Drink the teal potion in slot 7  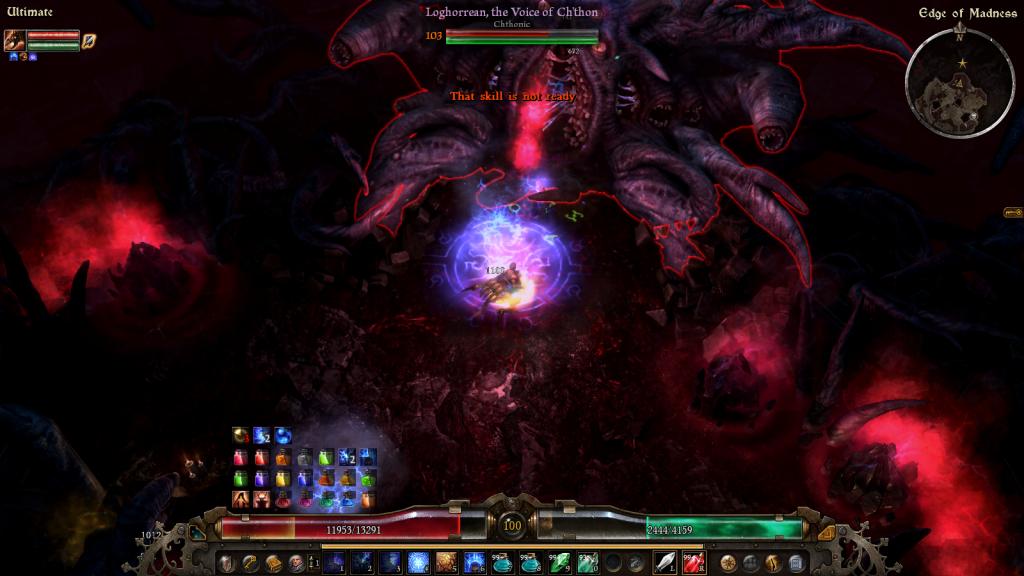[502, 563]
